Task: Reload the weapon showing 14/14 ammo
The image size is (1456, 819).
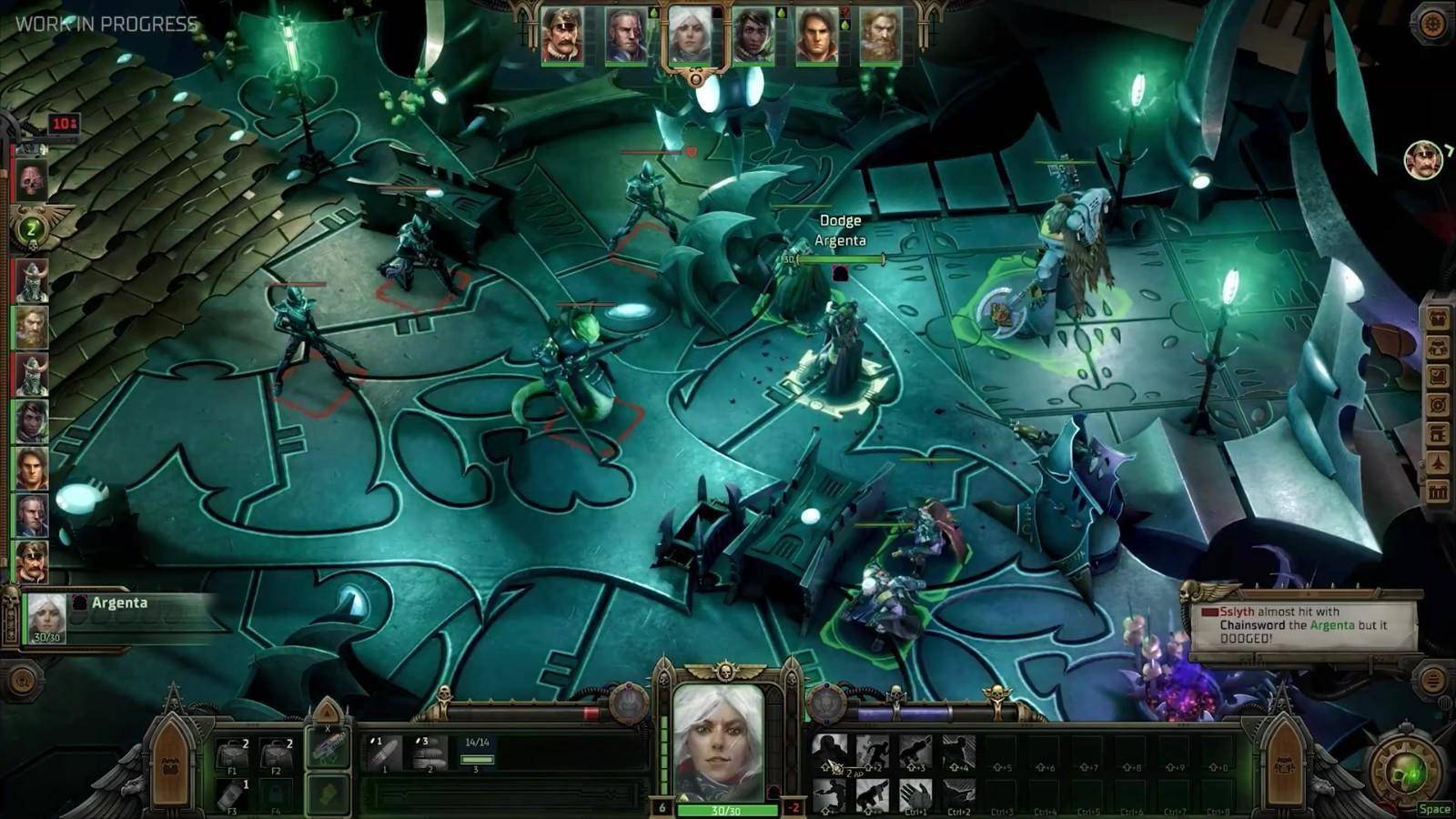Action: click(x=478, y=755)
